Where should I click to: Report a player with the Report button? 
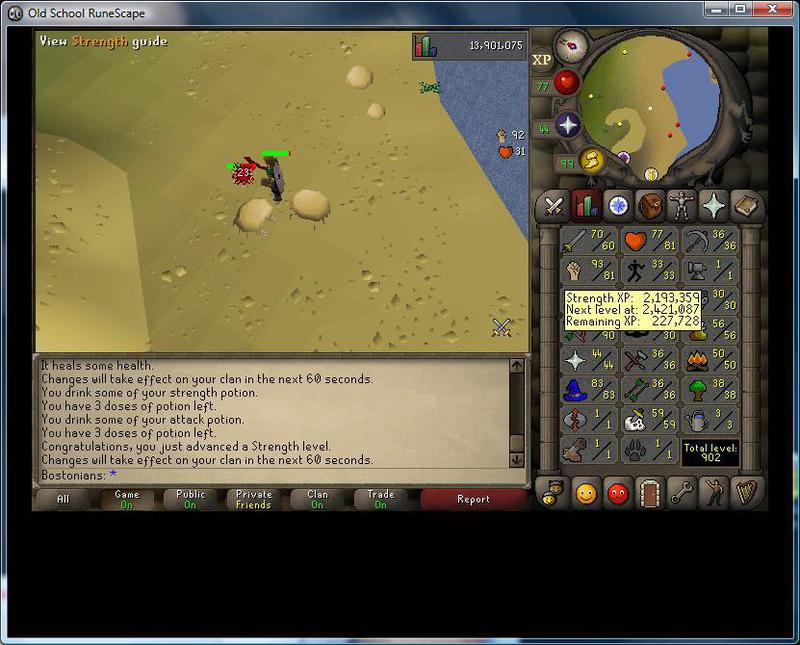473,499
